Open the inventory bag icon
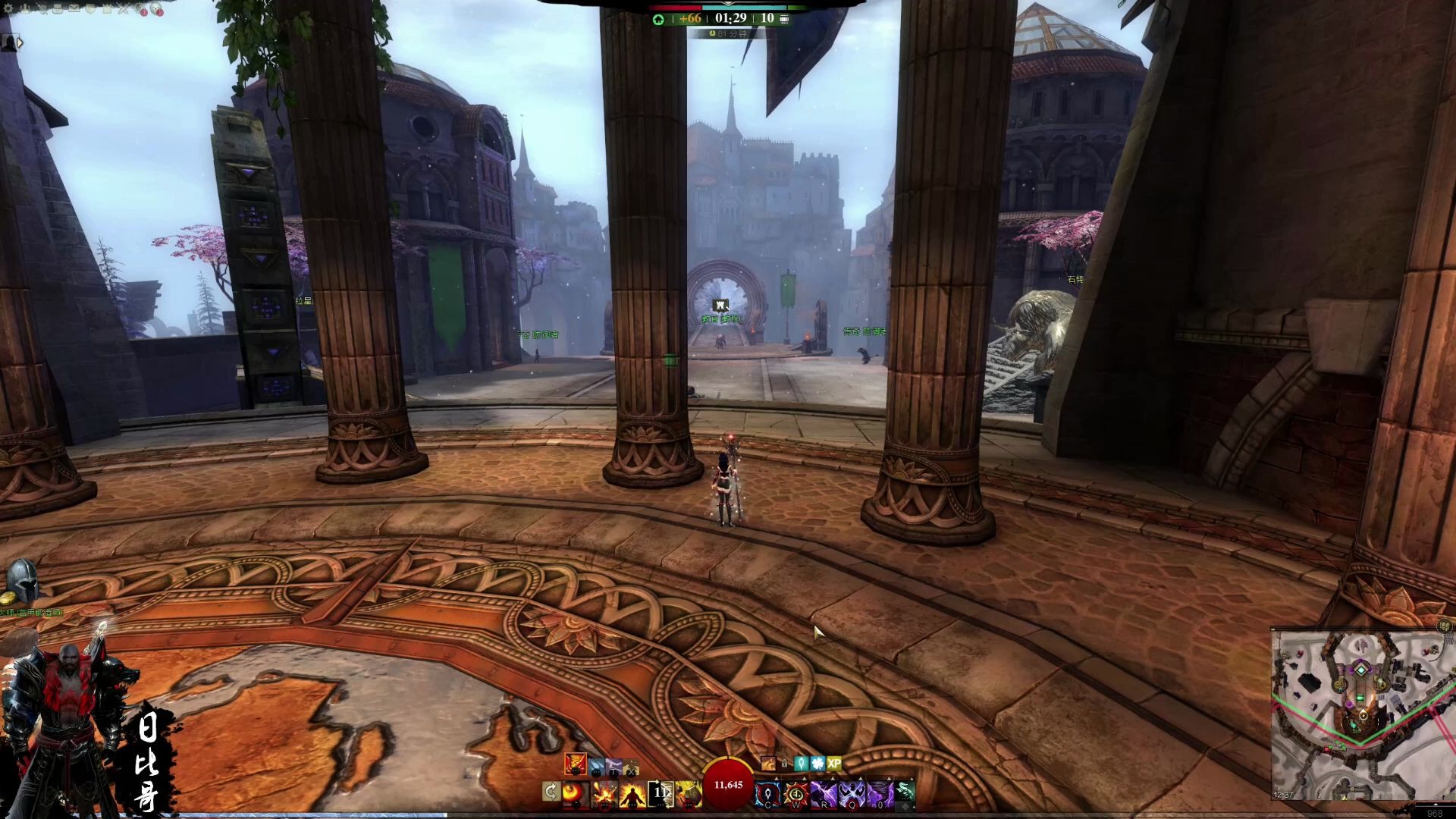The image size is (1456, 819). coord(58,8)
